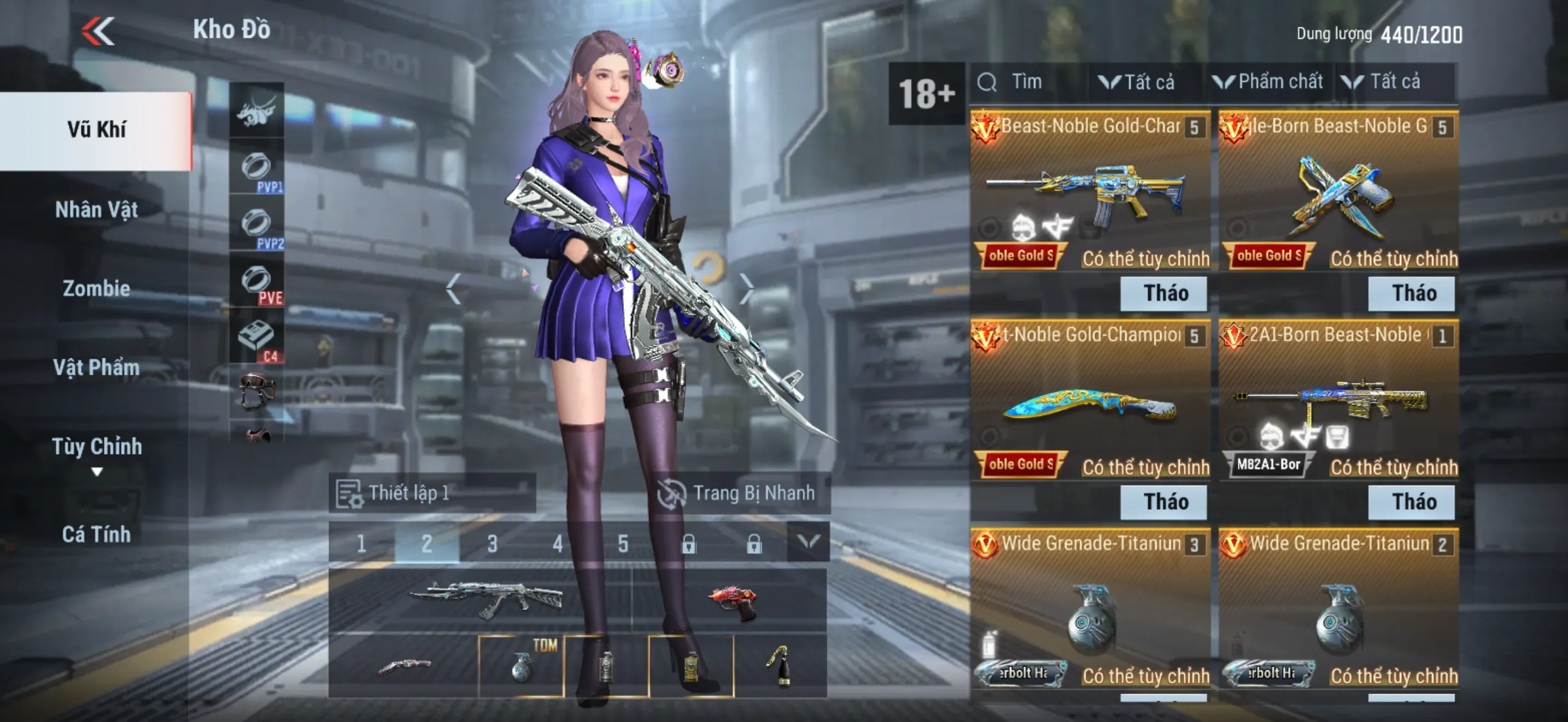Switch to loadout tab 5

(623, 543)
